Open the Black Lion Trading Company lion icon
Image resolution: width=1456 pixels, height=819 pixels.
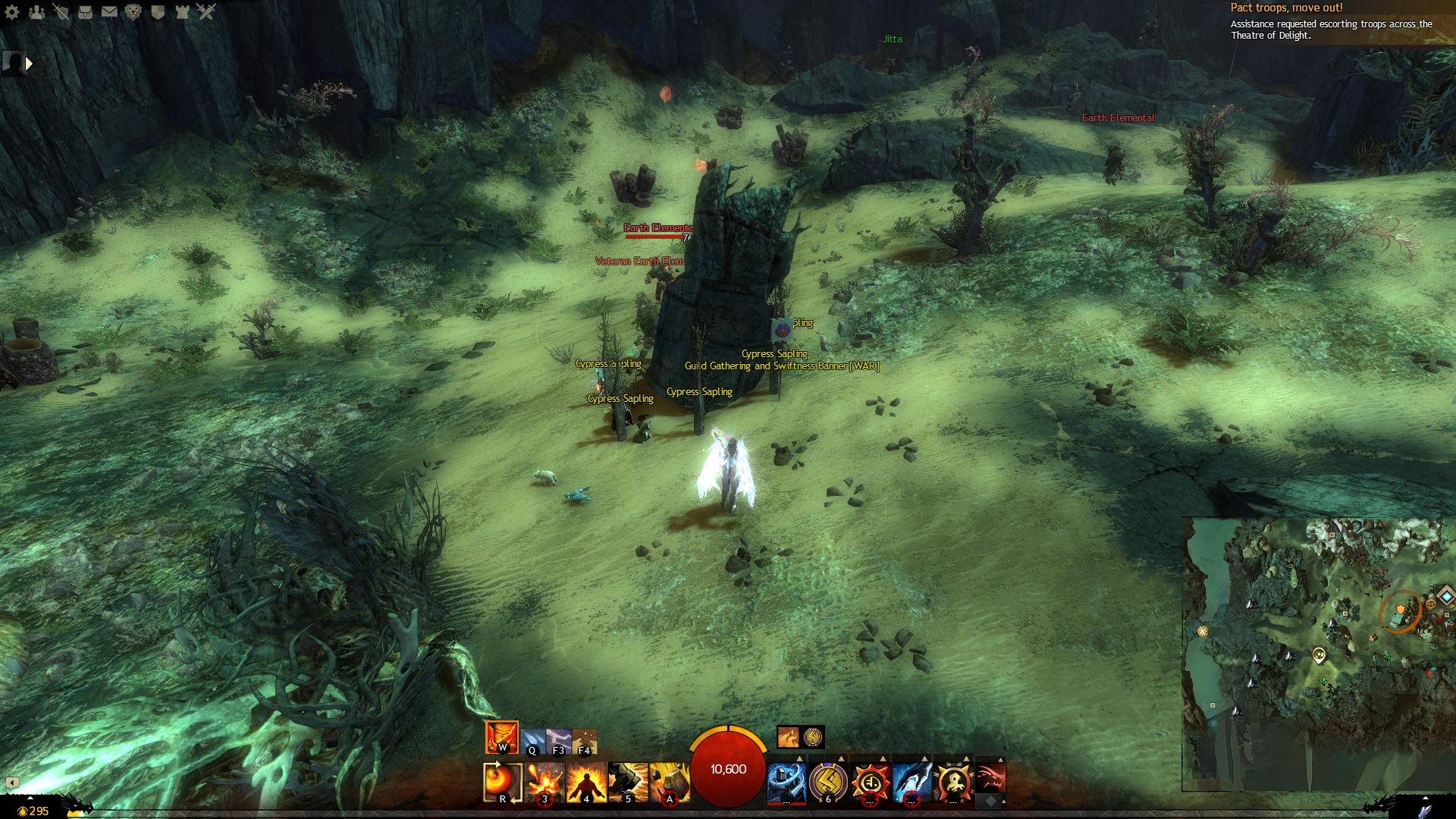[133, 11]
